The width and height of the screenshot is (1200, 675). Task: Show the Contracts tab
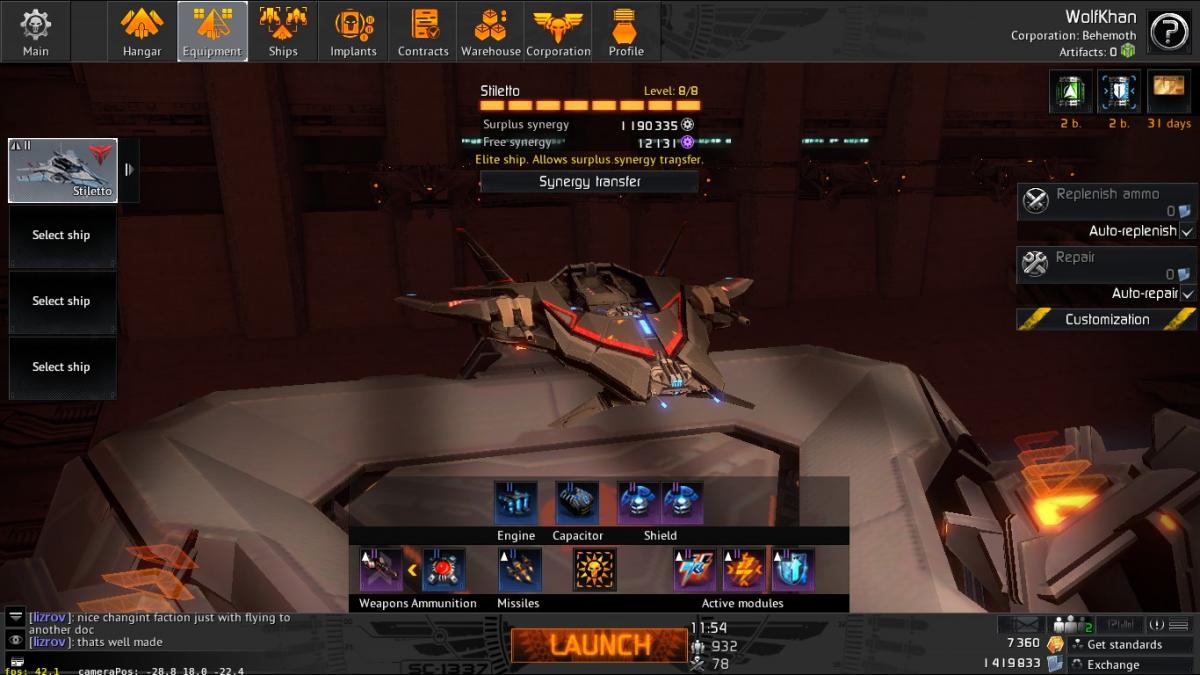click(423, 32)
